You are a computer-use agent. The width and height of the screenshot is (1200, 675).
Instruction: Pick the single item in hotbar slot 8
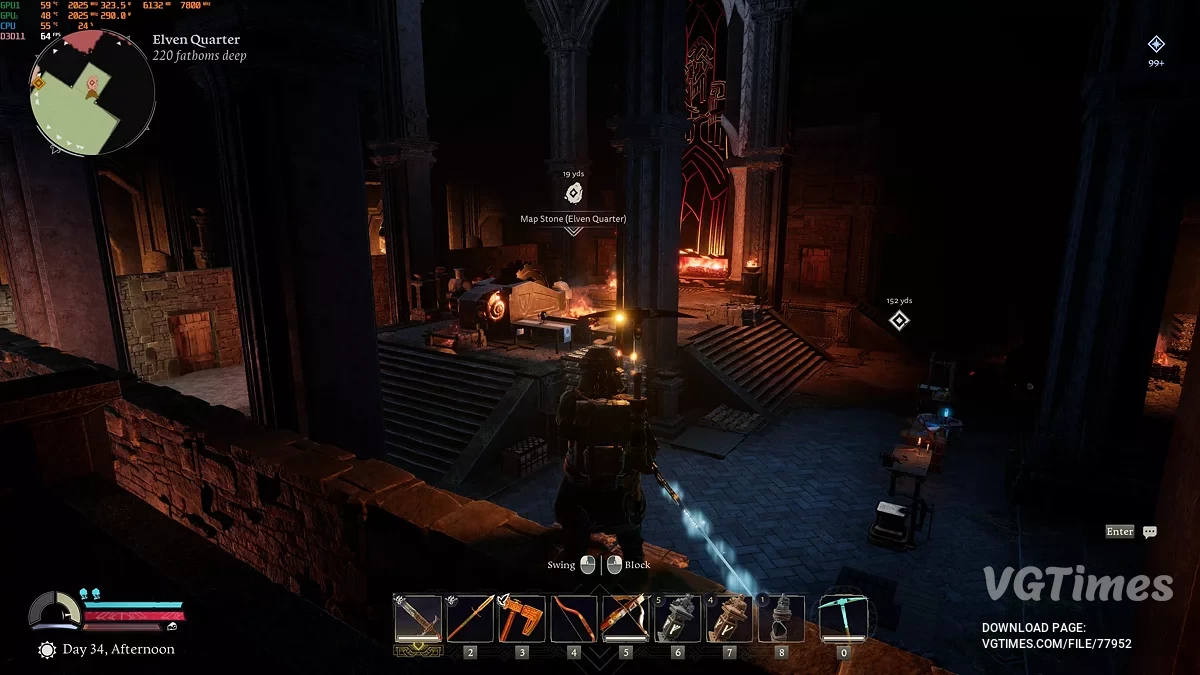[x=782, y=618]
